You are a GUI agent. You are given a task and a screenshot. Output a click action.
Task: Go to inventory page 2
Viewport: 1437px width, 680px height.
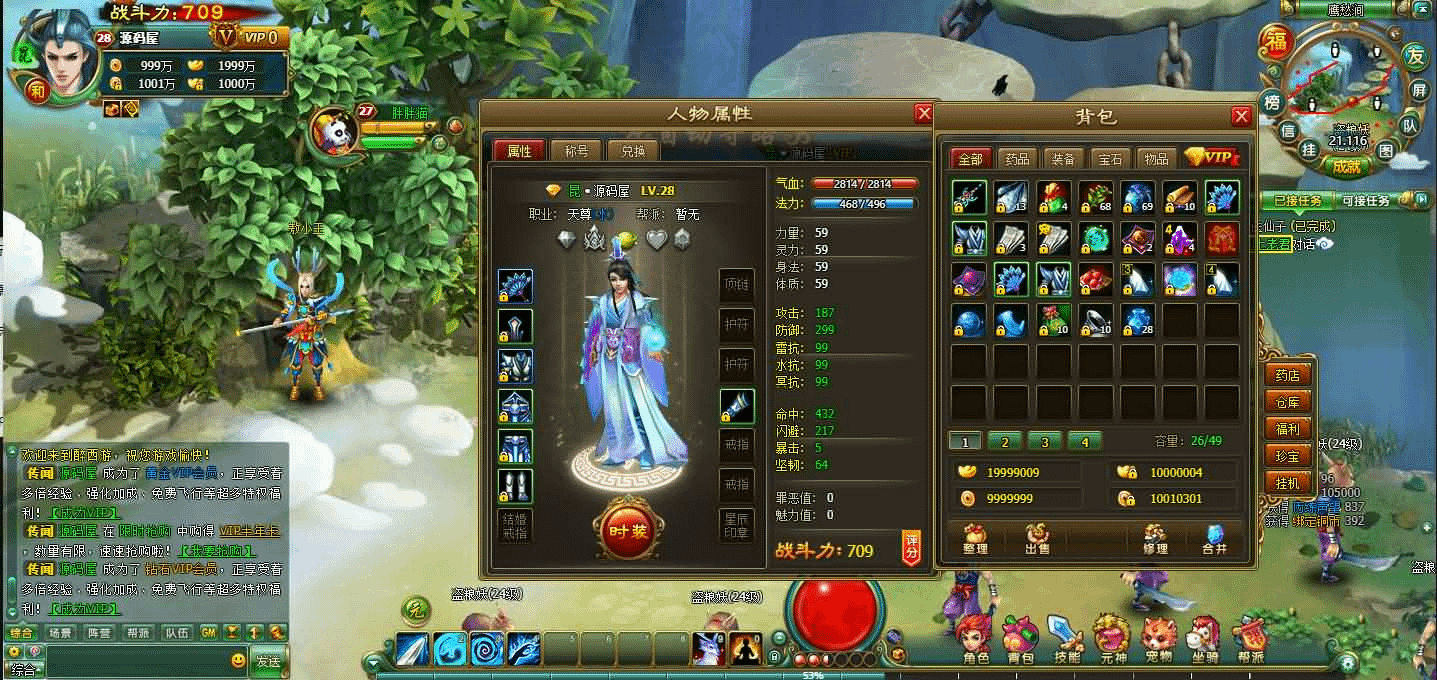(x=1004, y=441)
